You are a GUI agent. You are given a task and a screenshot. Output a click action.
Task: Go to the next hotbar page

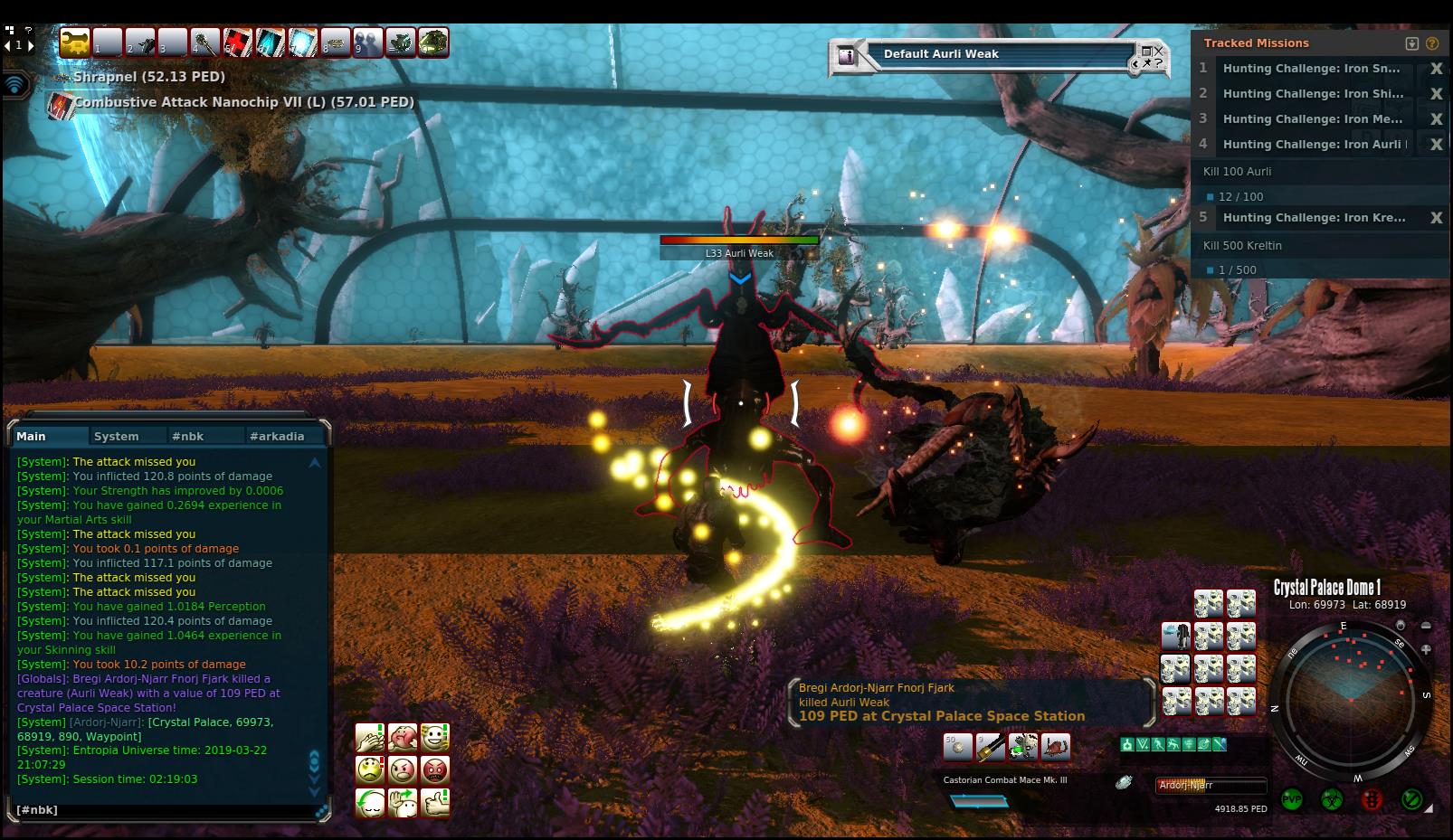(x=31, y=45)
